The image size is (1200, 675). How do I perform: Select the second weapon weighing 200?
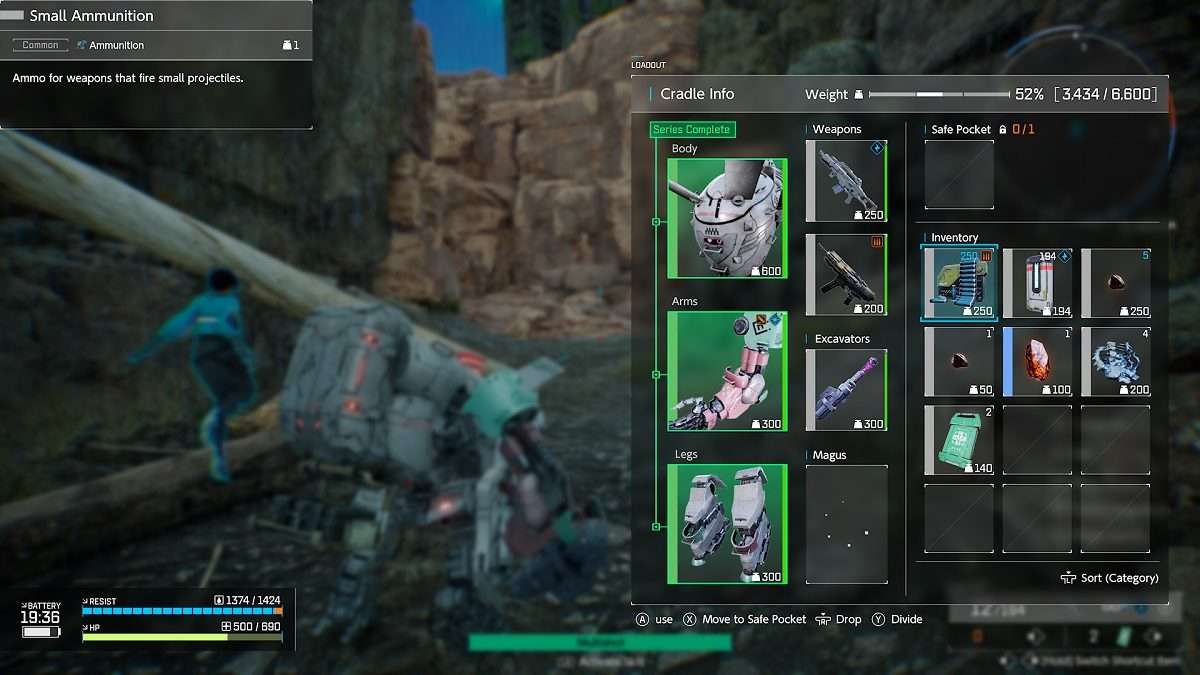(846, 275)
